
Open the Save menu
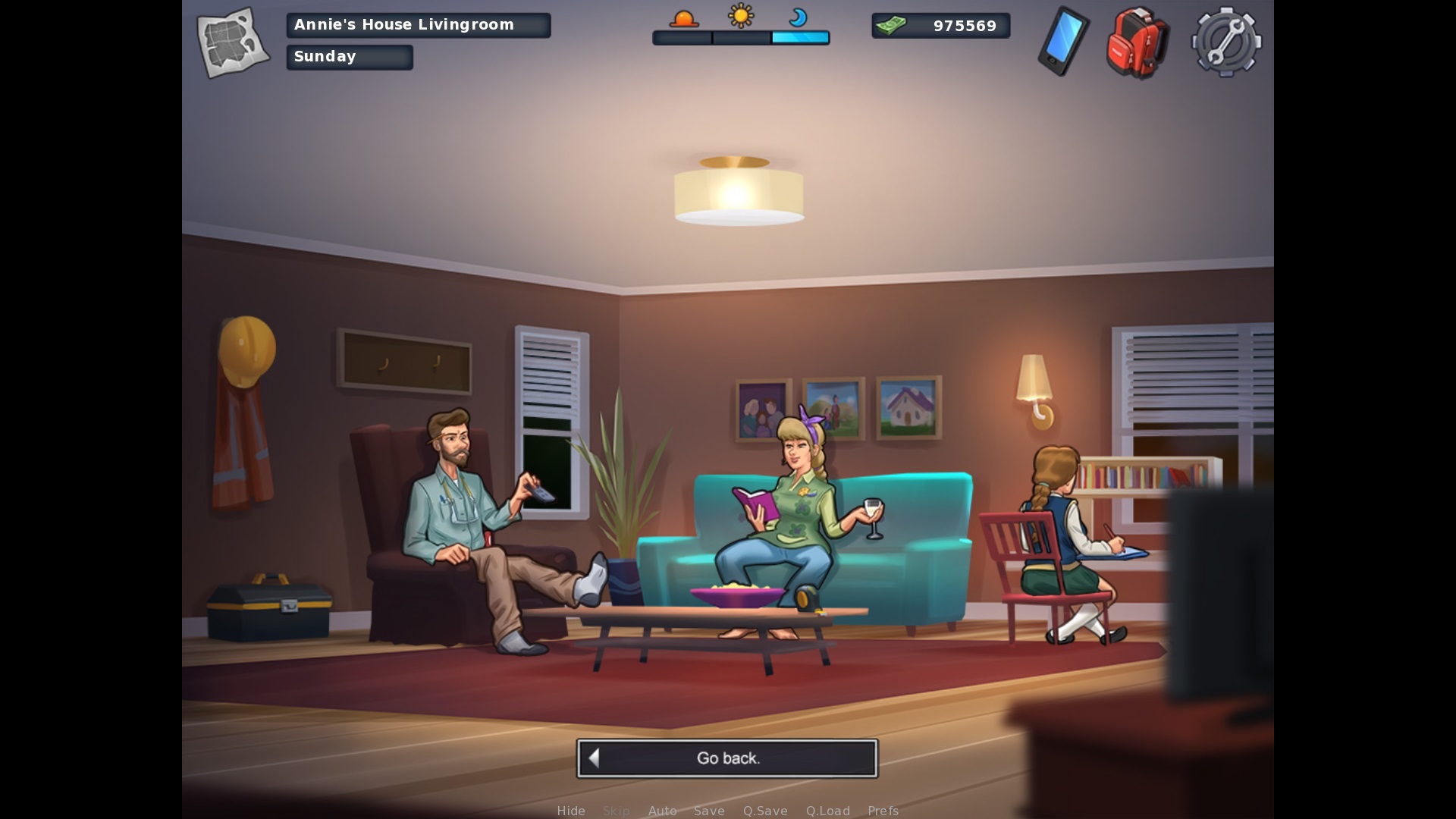coord(709,811)
